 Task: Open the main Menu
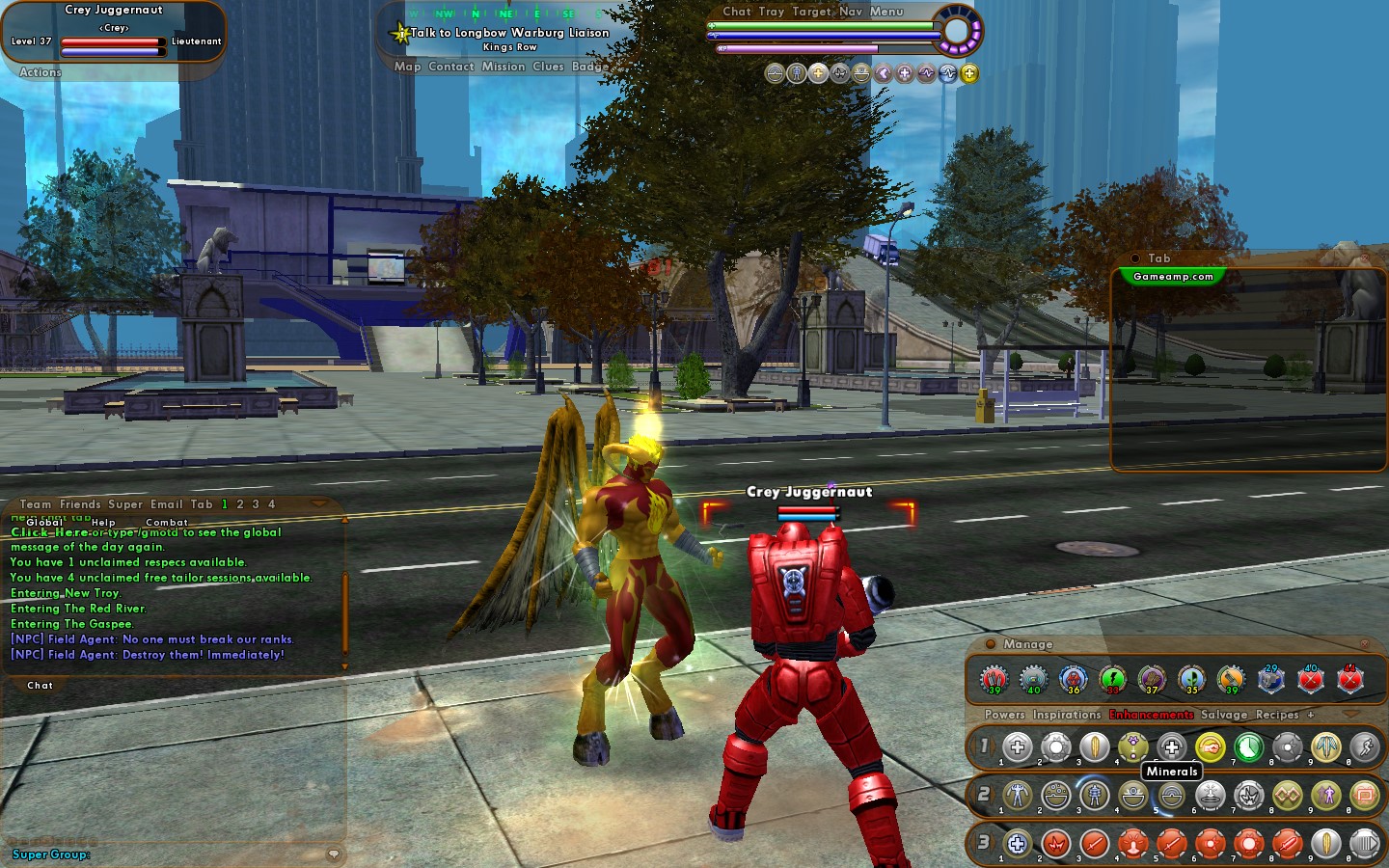coord(886,12)
